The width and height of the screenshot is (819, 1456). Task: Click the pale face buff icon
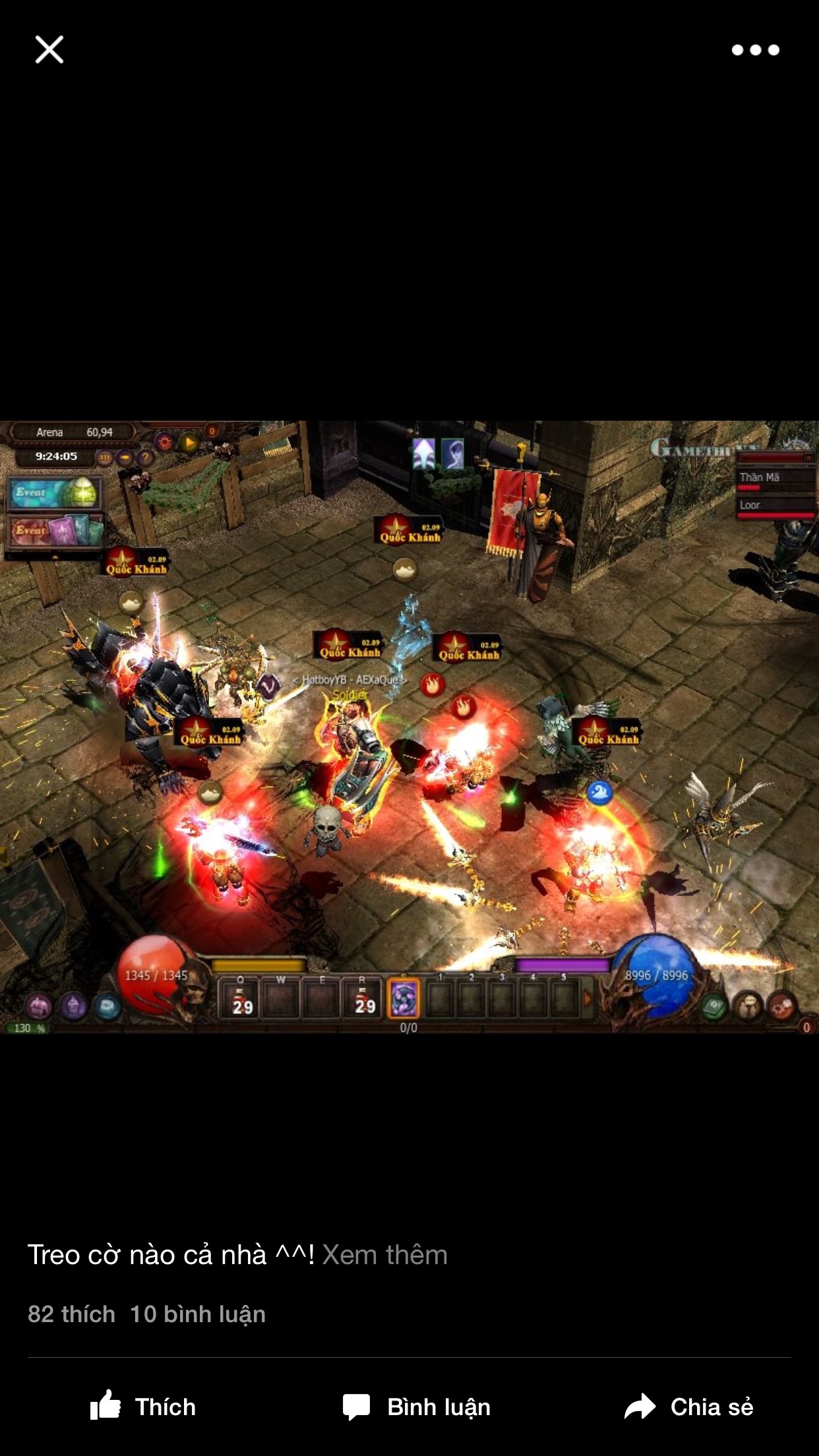(x=454, y=454)
